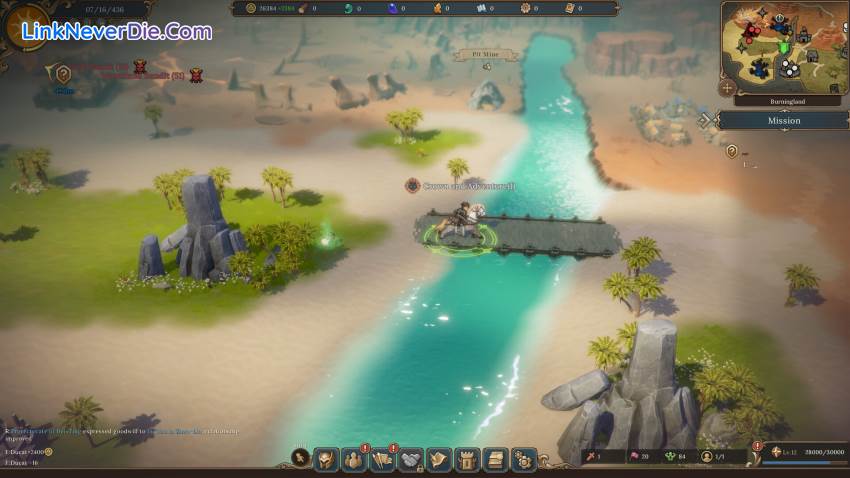Open the origami bird menu
The height and width of the screenshot is (478, 850).
[x=439, y=459]
